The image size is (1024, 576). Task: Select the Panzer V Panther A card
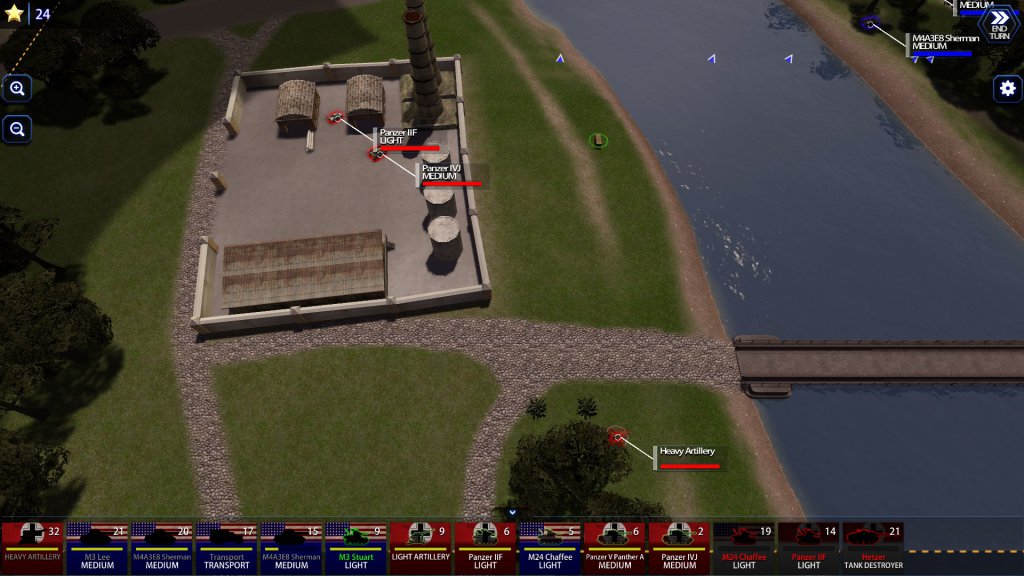coord(615,547)
